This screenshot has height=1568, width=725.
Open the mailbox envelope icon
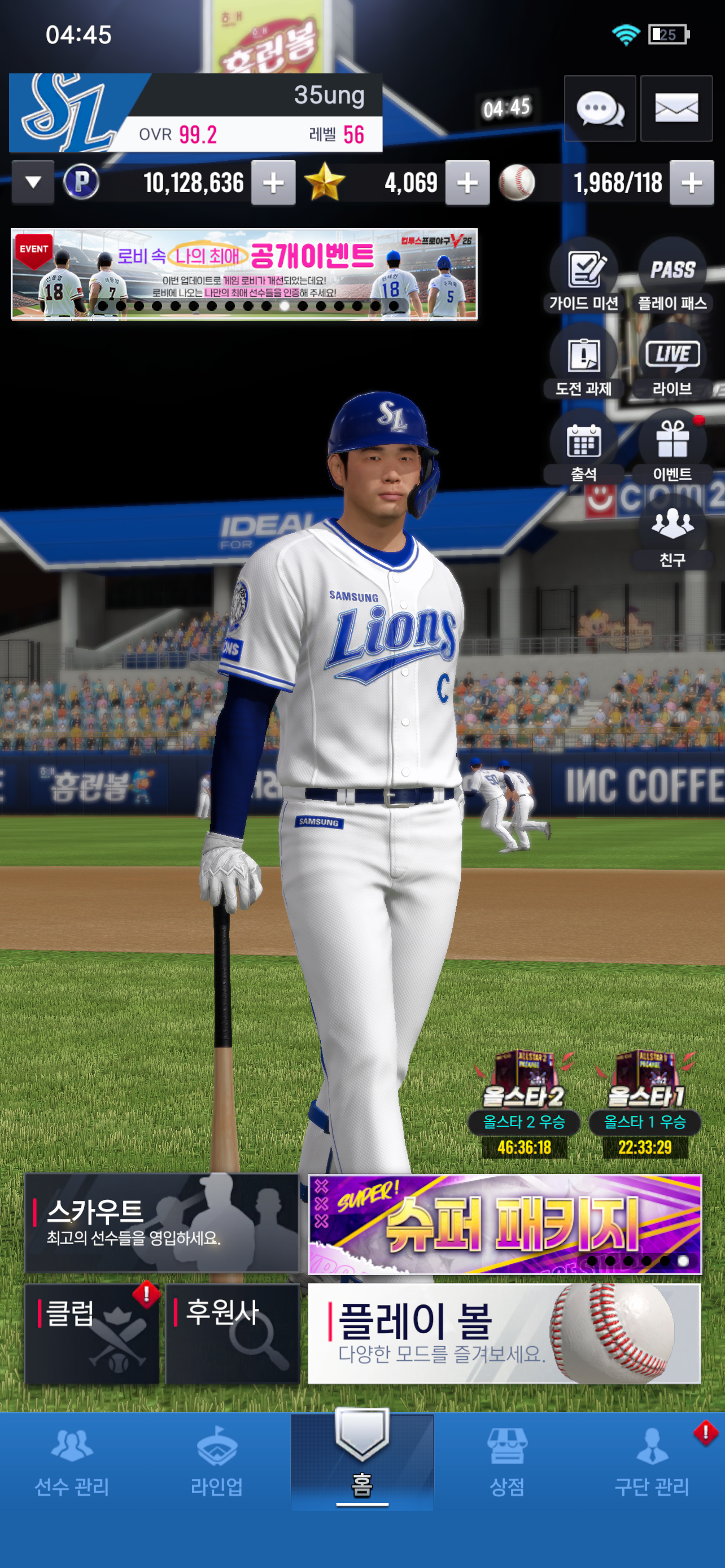pos(676,109)
